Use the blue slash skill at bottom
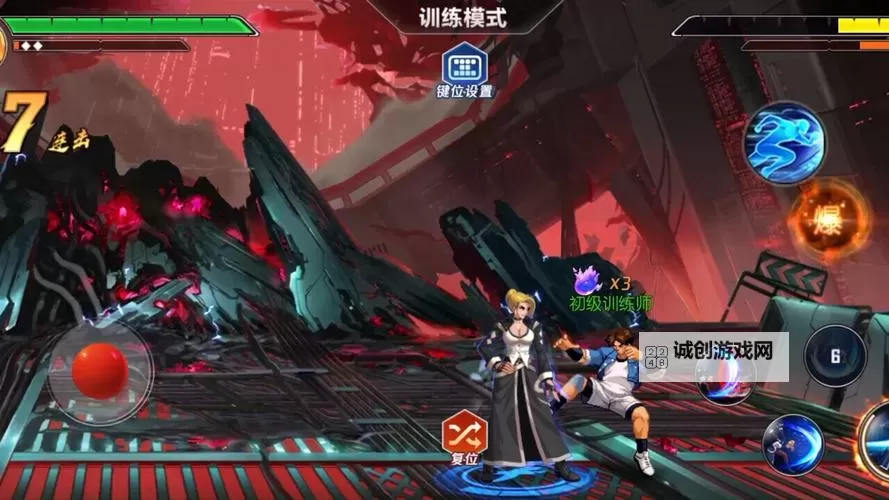The height and width of the screenshot is (500, 889). pos(793,443)
